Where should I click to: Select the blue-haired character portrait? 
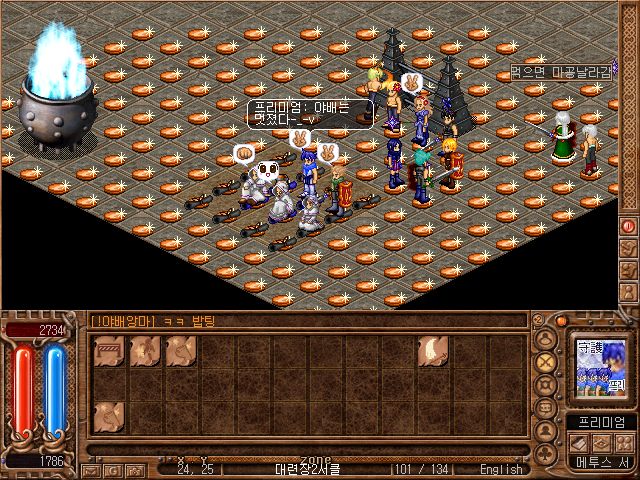pyautogui.click(x=600, y=367)
